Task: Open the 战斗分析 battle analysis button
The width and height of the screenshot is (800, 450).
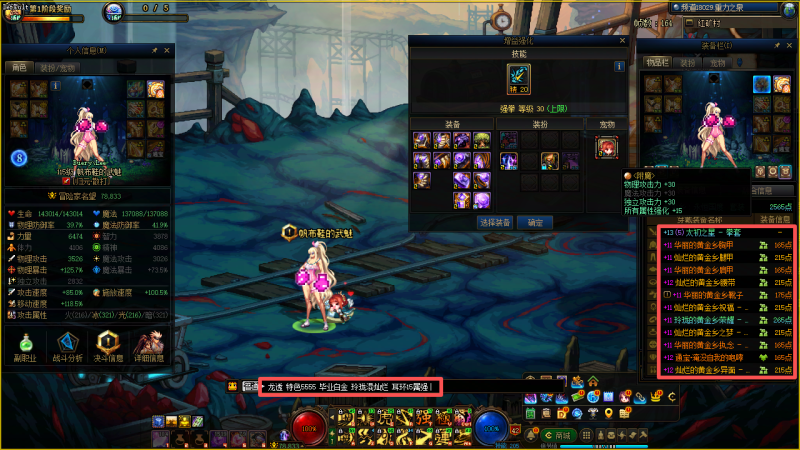Action: point(68,347)
